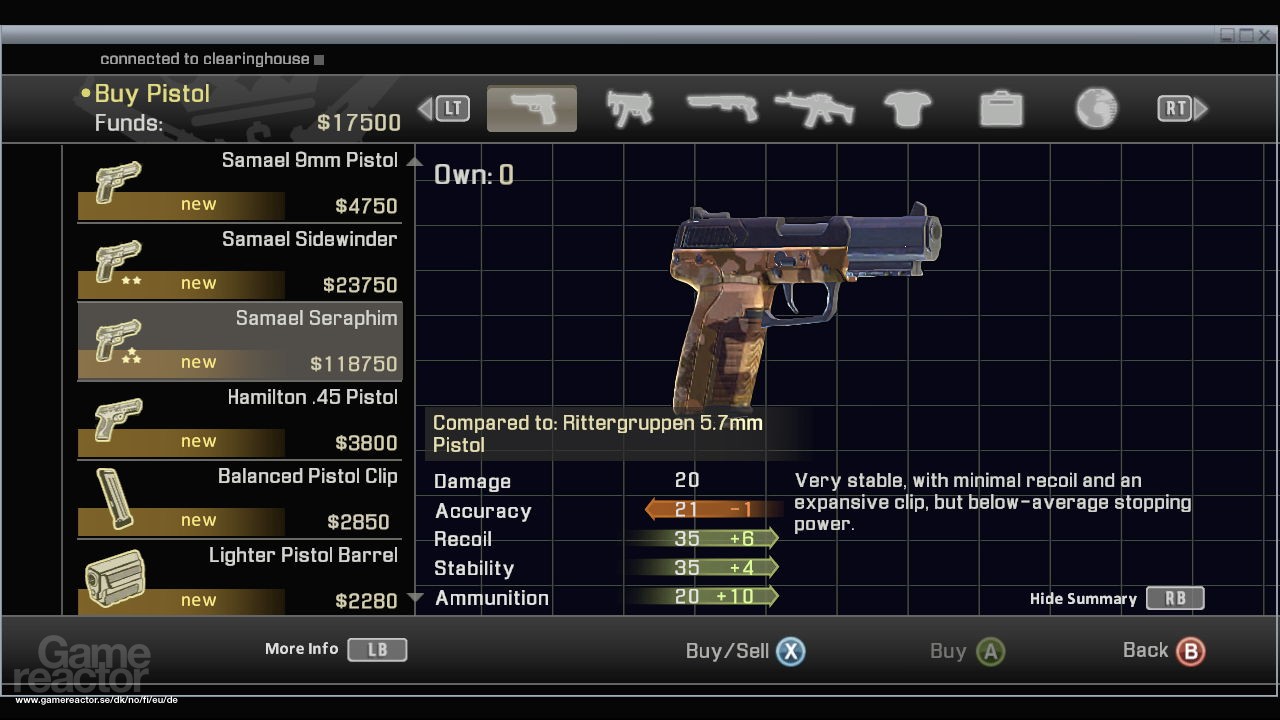
Task: Select the Balanced Pistol Clip item
Action: tap(240, 499)
